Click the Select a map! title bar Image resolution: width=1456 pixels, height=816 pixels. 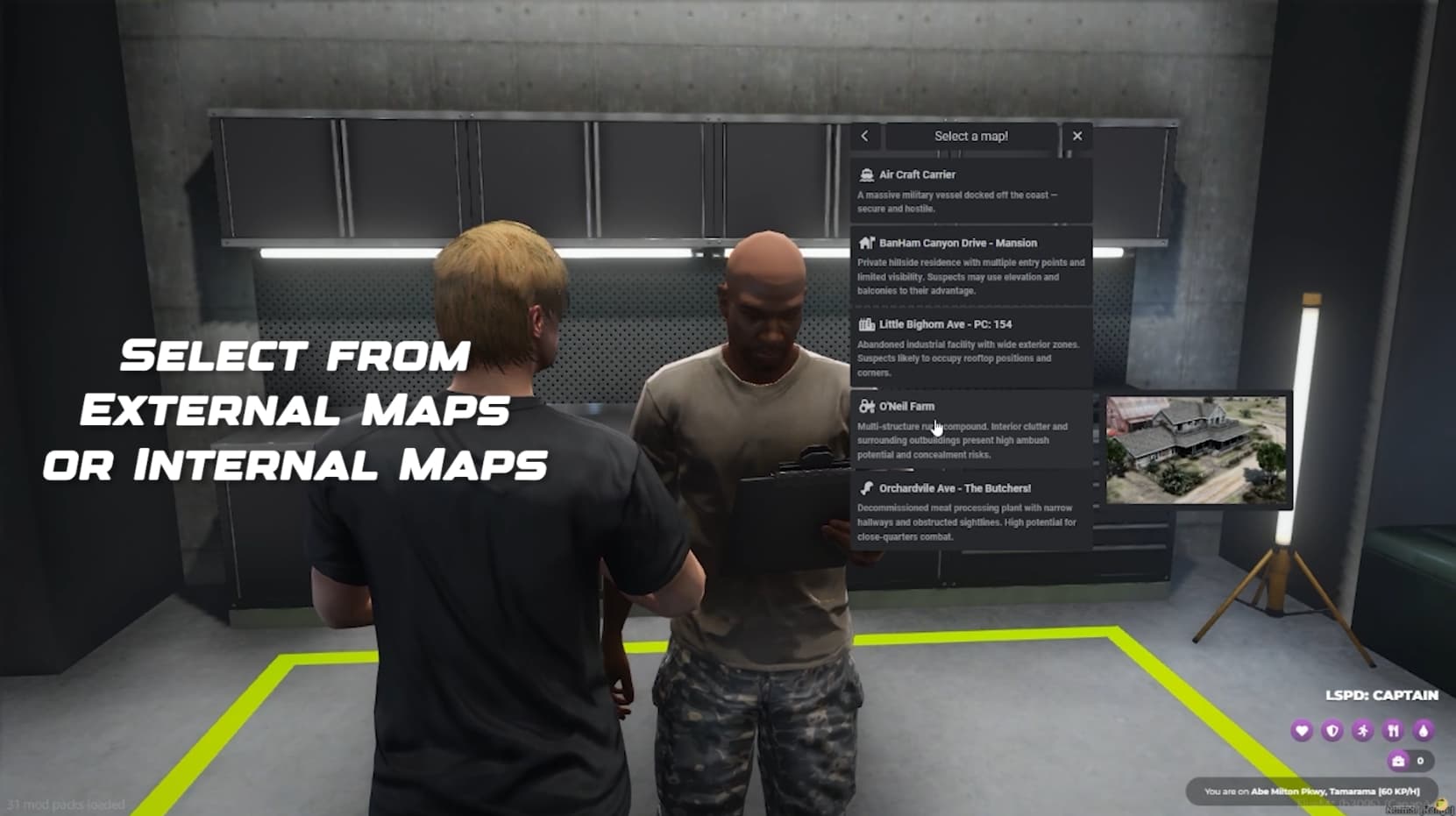(970, 136)
